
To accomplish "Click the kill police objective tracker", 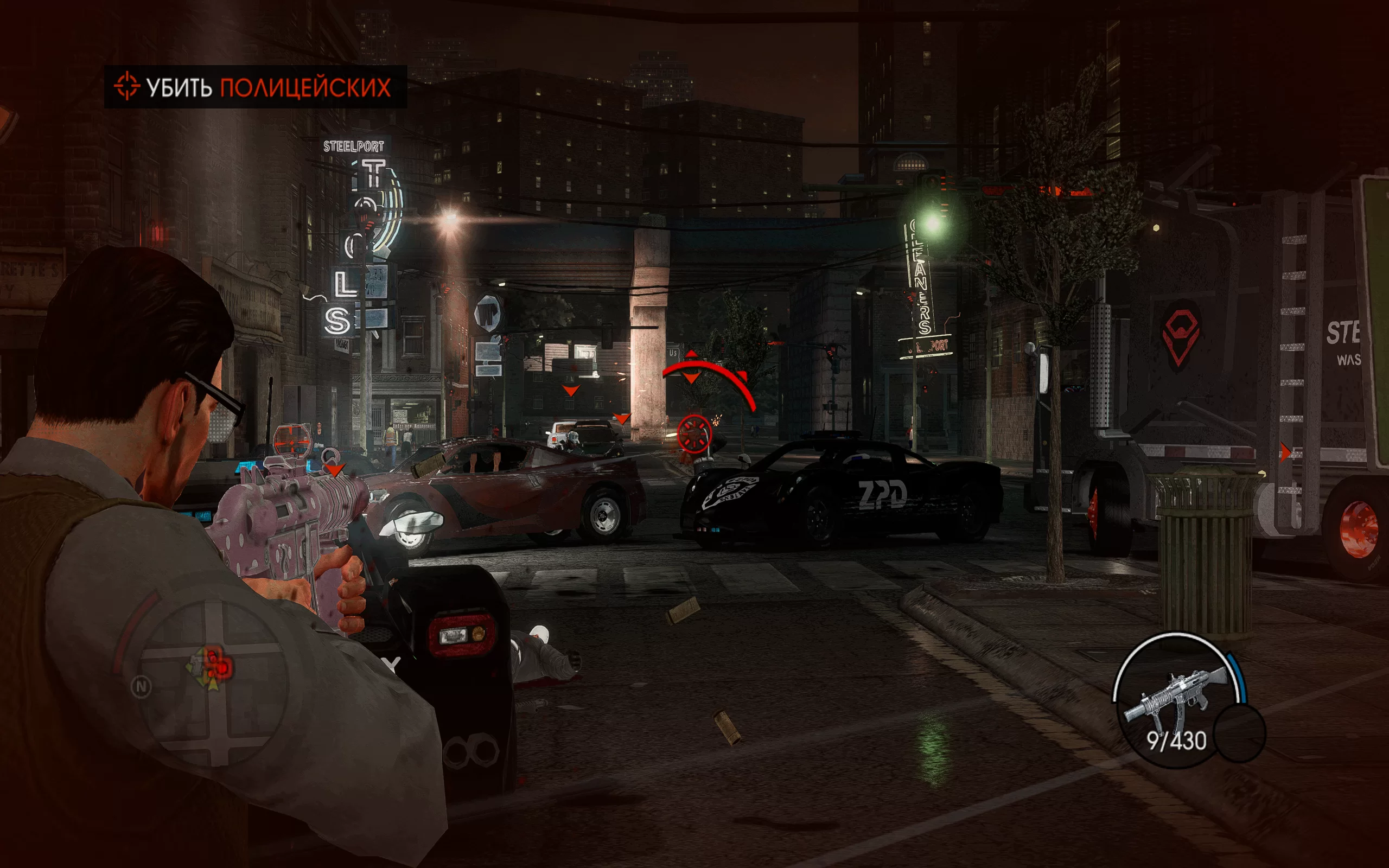I will click(x=255, y=87).
